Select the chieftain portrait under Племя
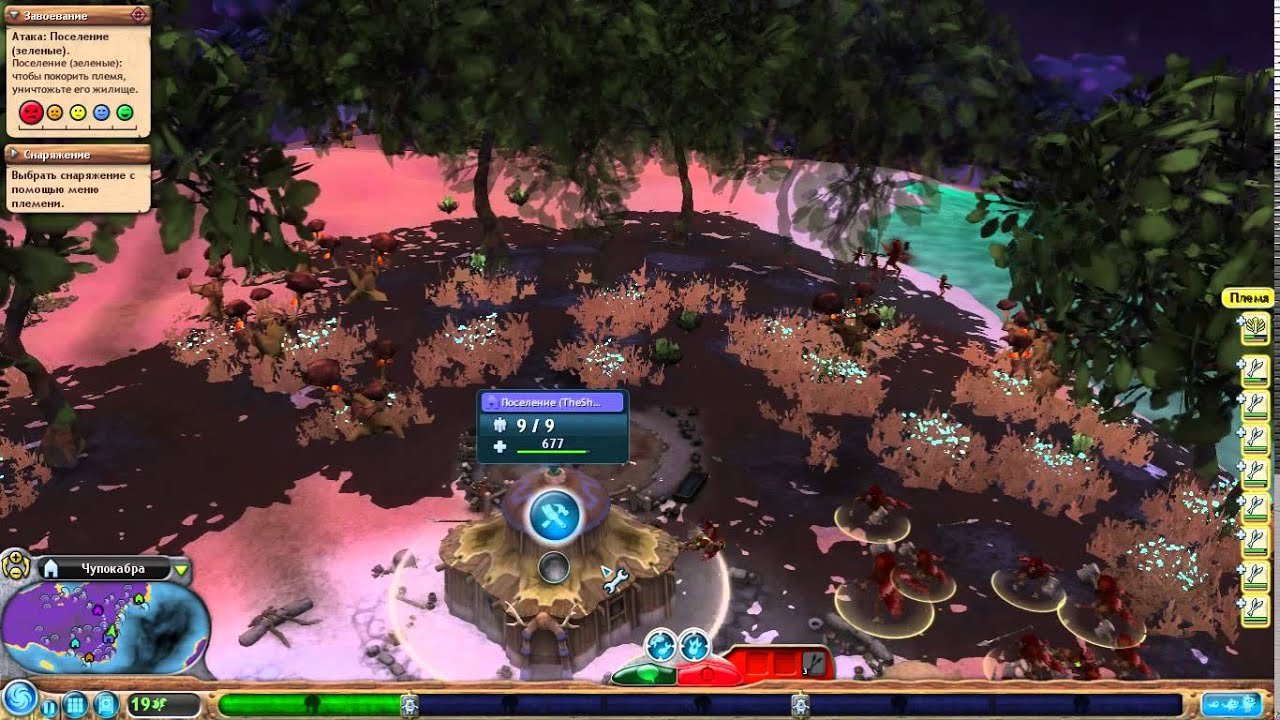1280x720 pixels. tap(1254, 328)
